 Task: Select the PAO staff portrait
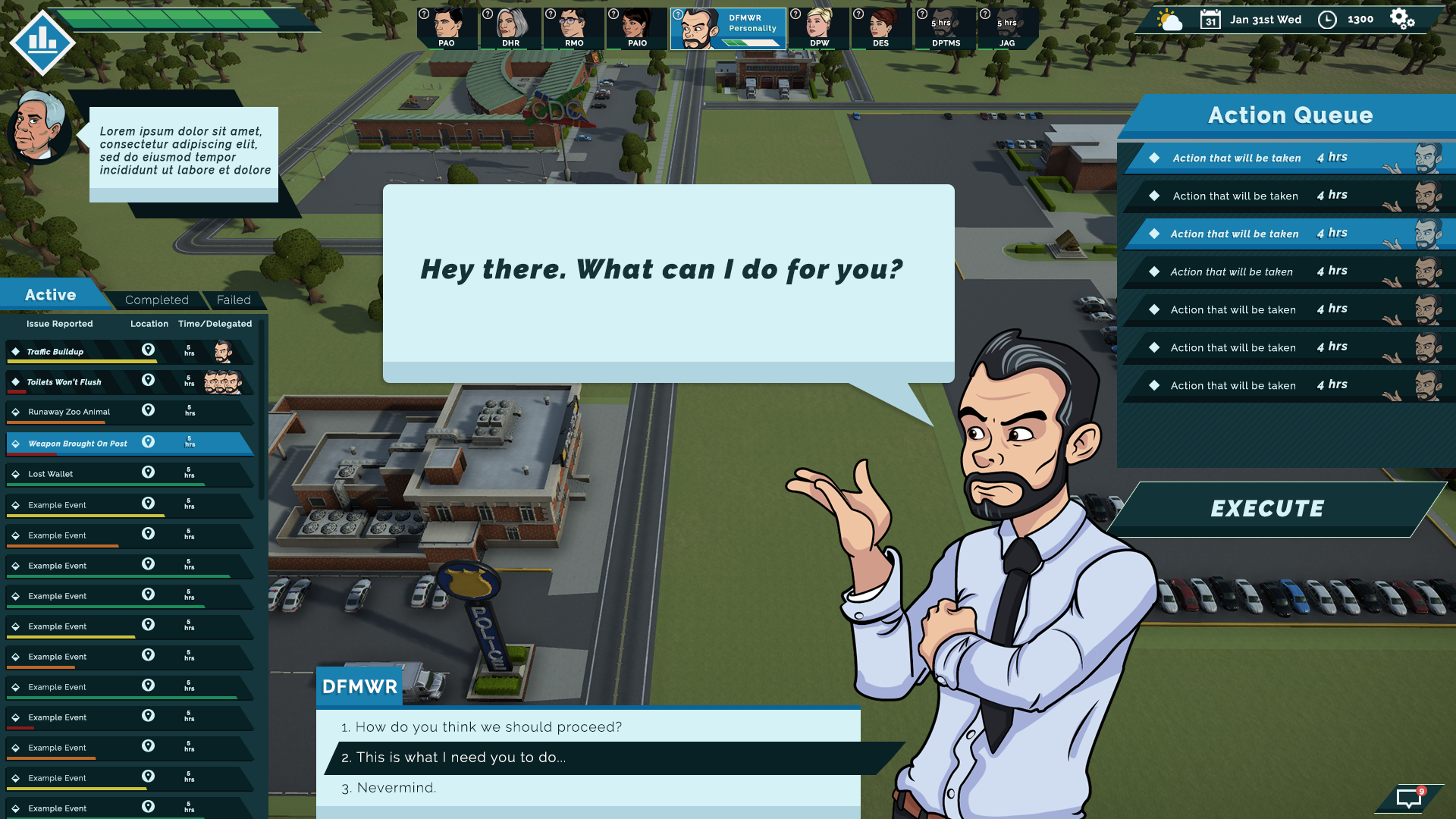(447, 28)
